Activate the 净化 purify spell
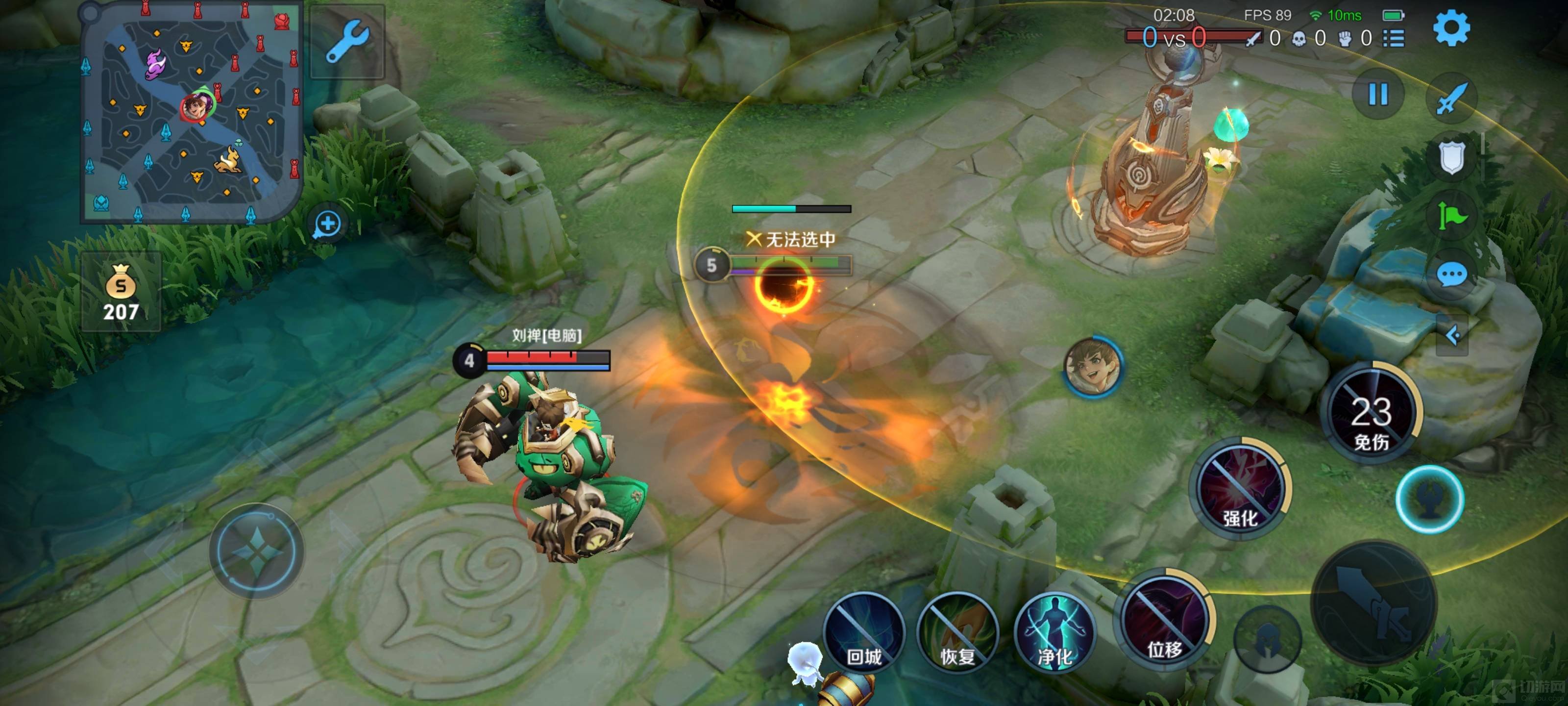Viewport: 1568px width, 706px height. coord(1054,632)
